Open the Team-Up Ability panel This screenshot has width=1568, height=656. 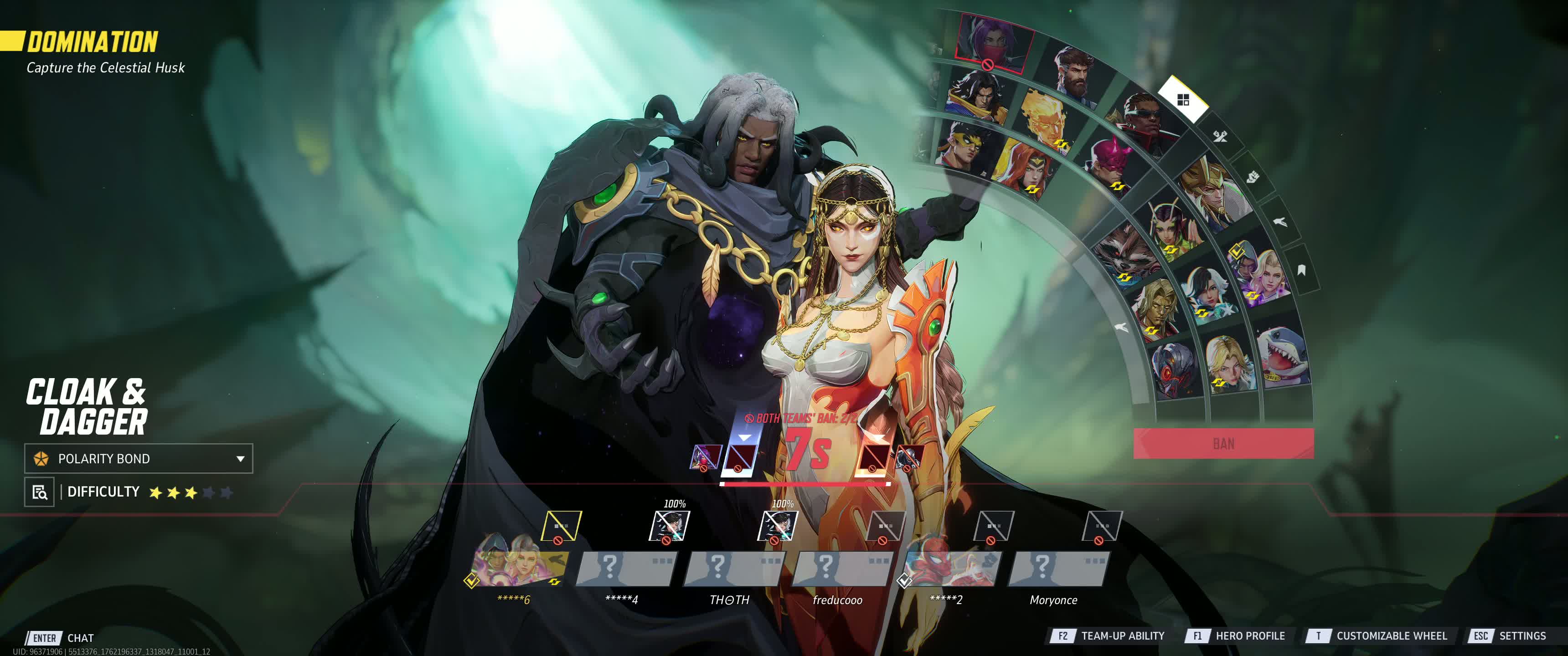(x=1107, y=636)
